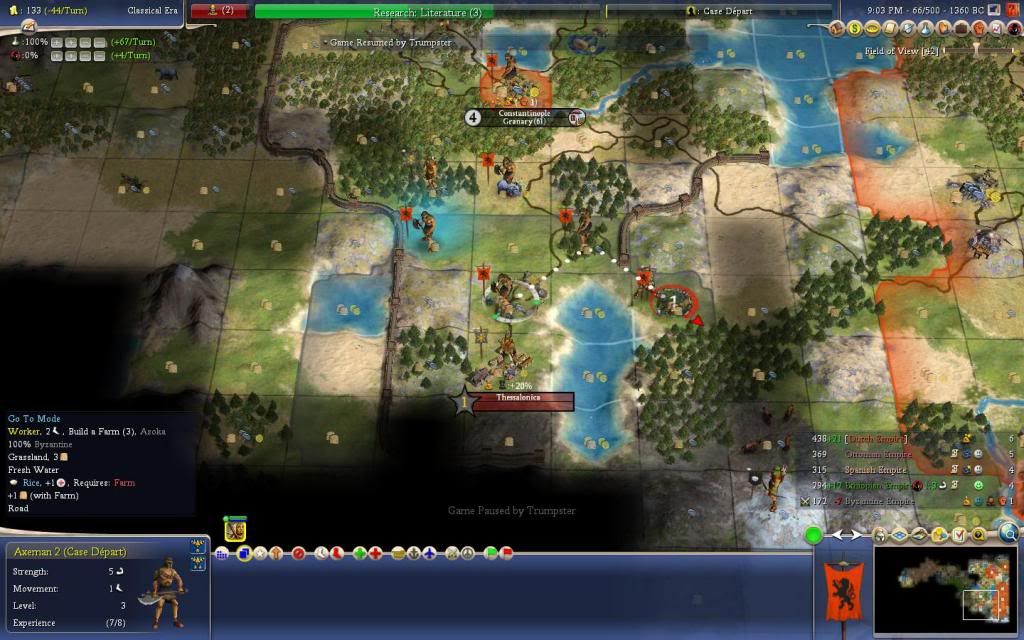Open the globe view with magnifier button
The width and height of the screenshot is (1024, 640).
click(x=1007, y=533)
